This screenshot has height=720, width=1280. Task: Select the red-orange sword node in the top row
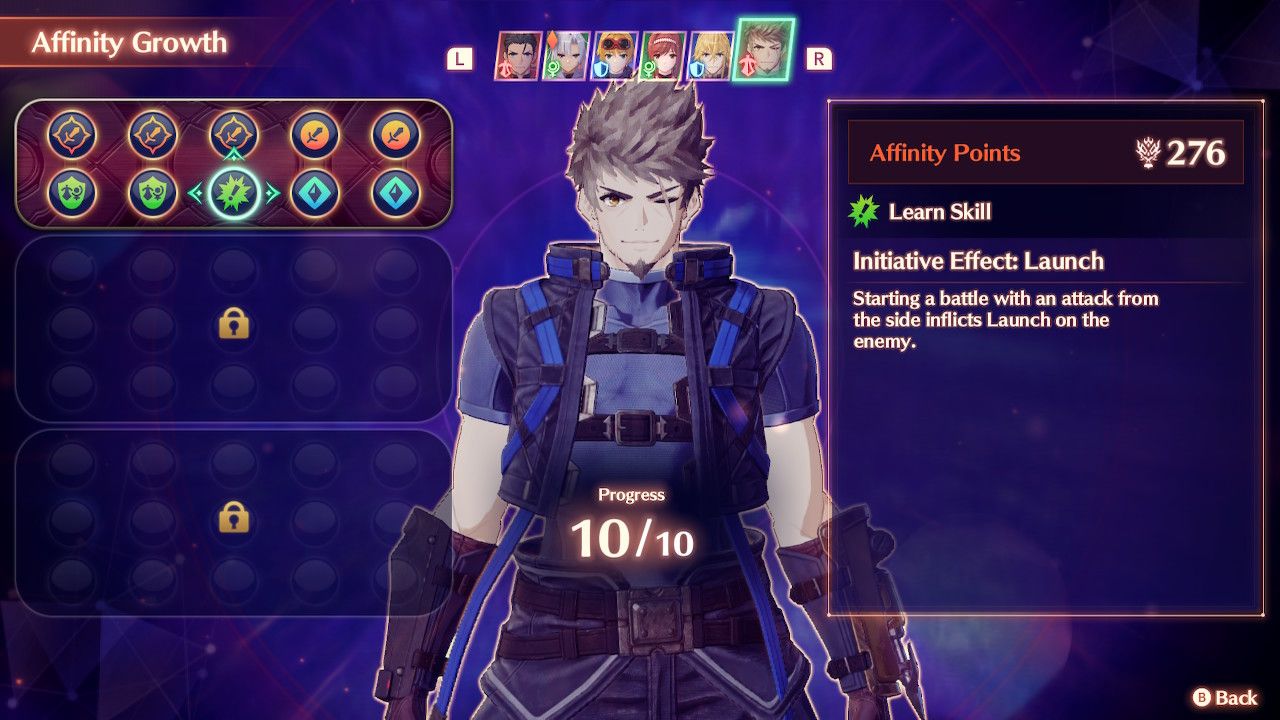pos(313,131)
